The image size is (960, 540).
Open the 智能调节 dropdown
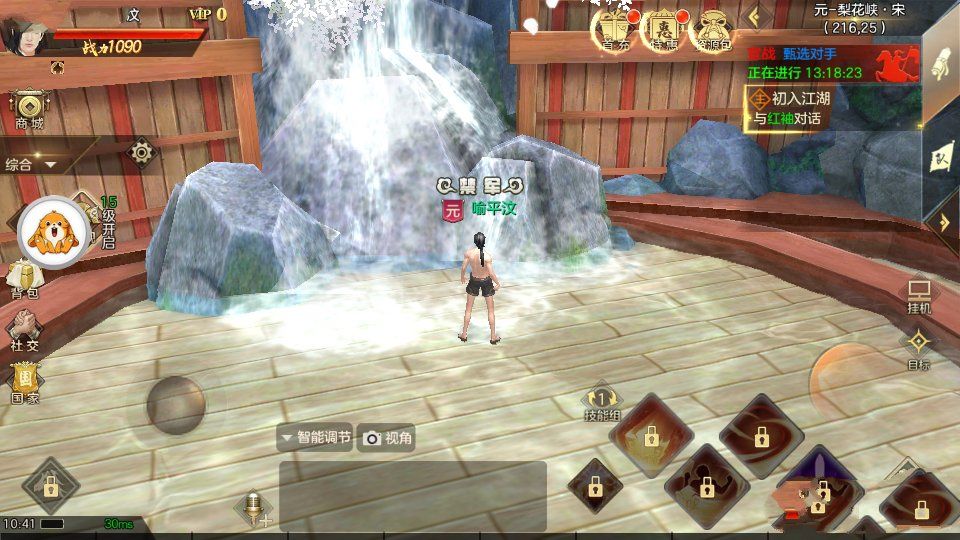coord(315,437)
